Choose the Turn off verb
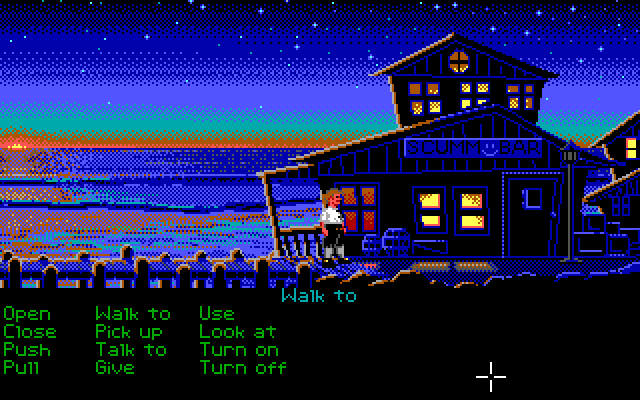Screen dimensions: 640x400 coord(243,368)
